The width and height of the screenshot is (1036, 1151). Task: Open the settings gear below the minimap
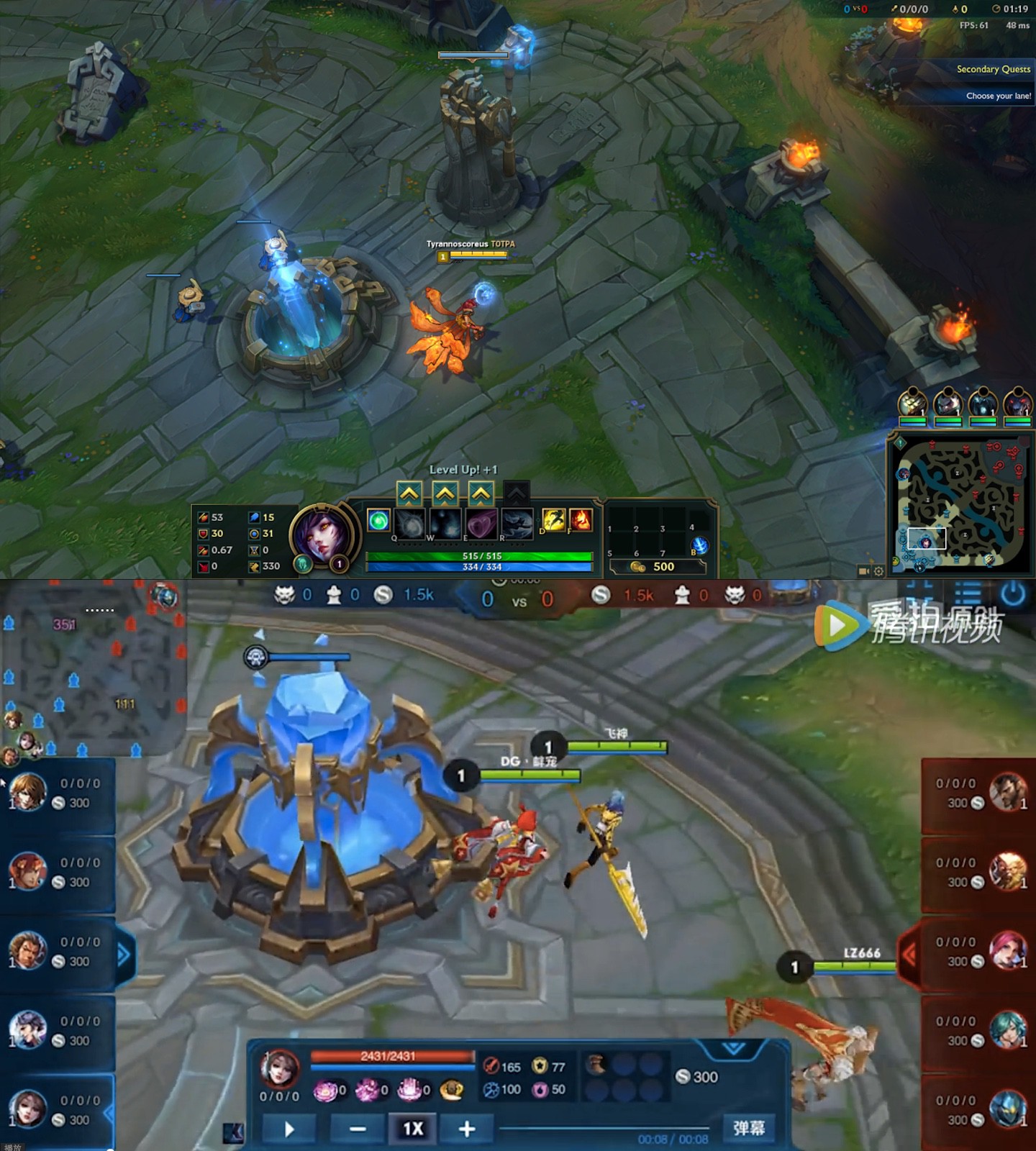[877, 570]
